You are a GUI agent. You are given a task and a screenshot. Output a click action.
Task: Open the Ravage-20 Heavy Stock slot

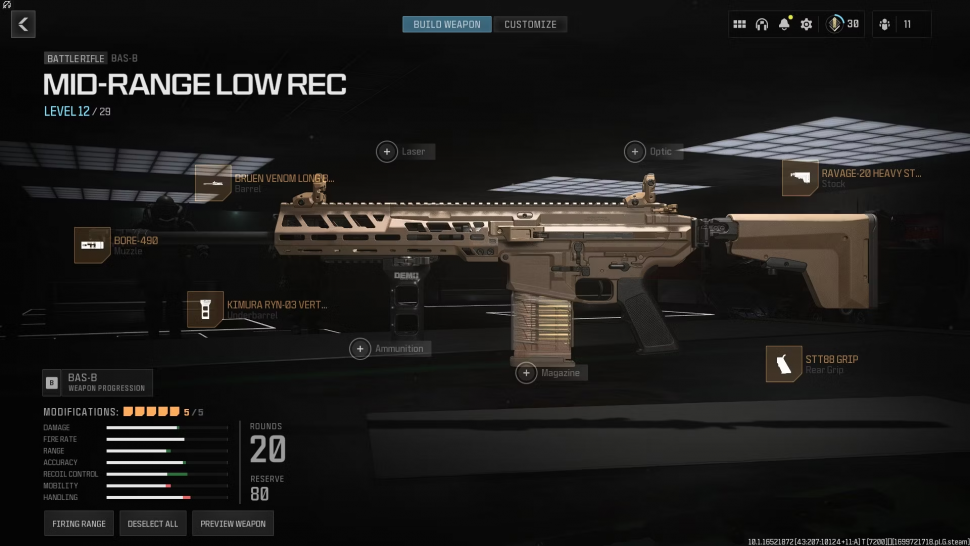[x=800, y=178]
